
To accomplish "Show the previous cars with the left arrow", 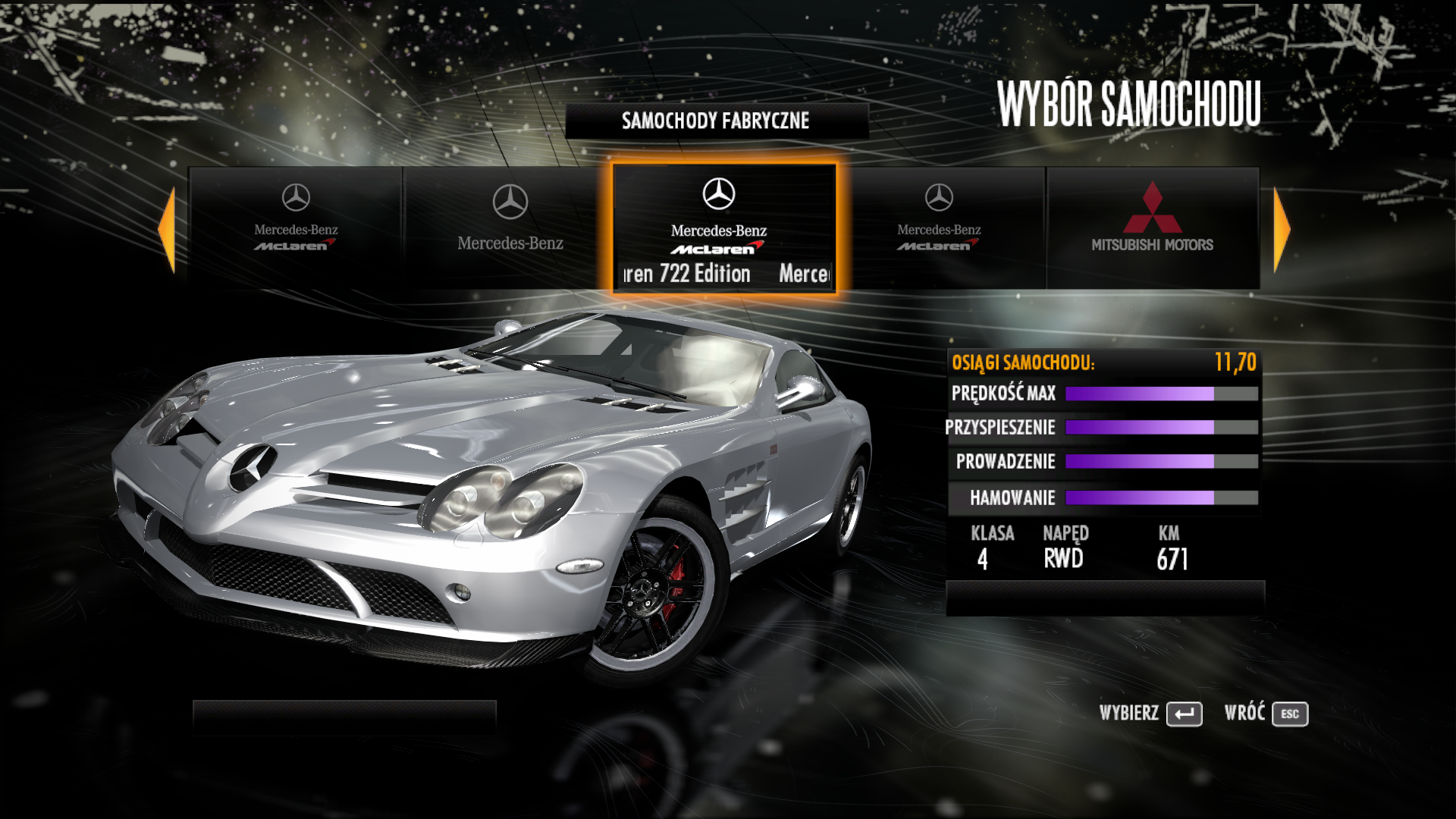I will [x=168, y=229].
